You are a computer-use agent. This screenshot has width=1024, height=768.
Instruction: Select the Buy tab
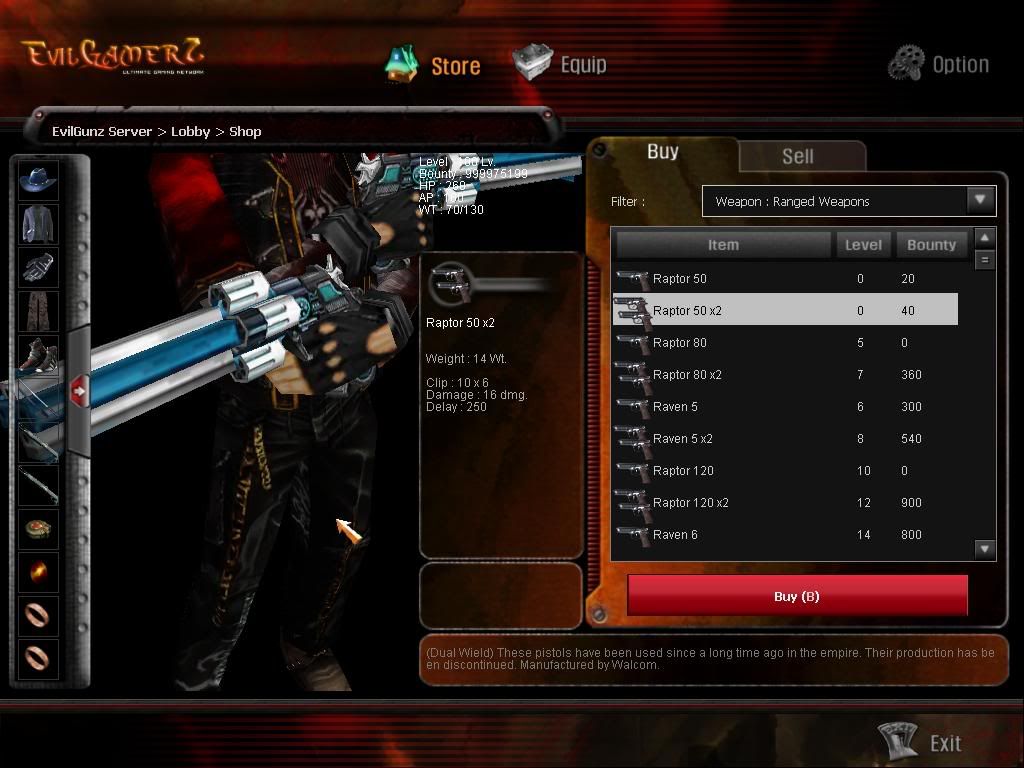coord(662,152)
